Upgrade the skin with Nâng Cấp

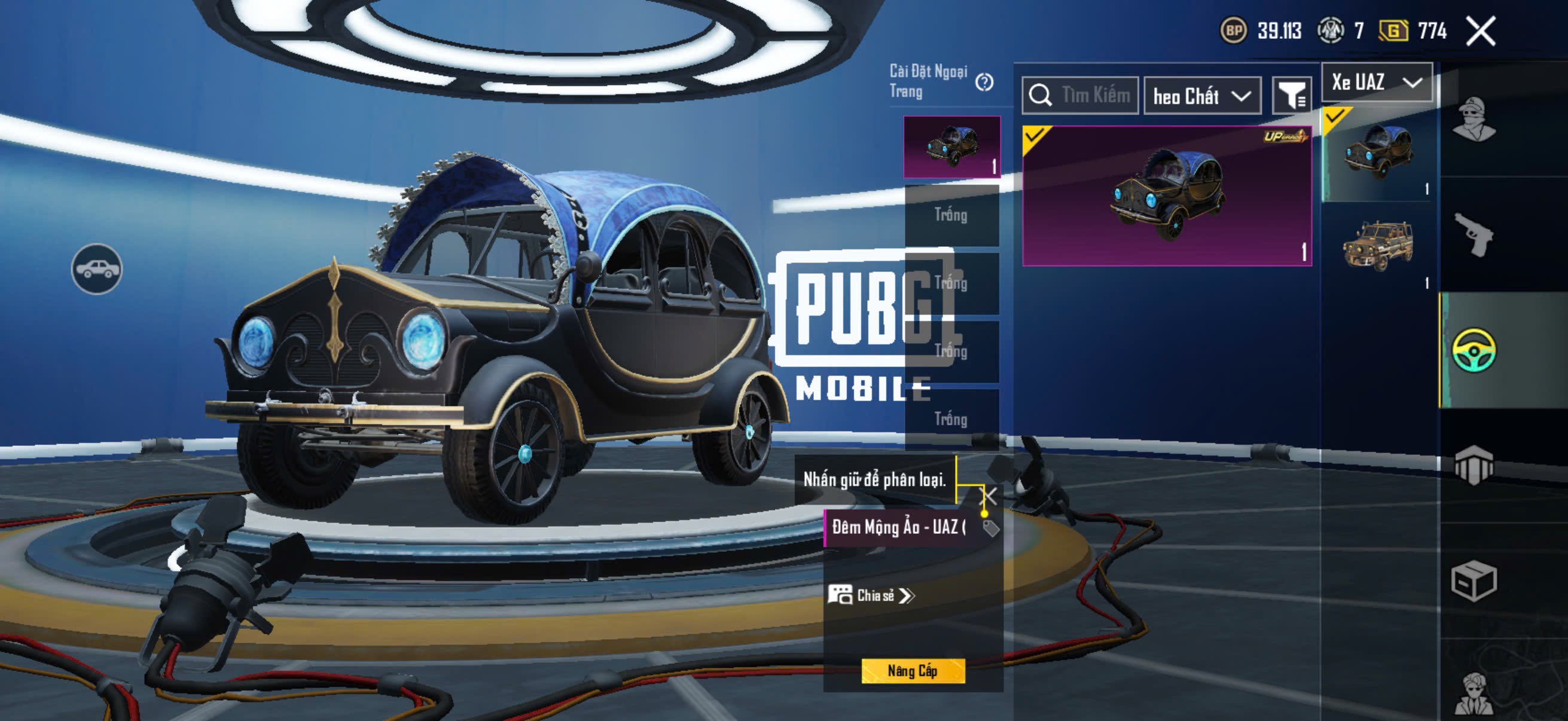tap(913, 671)
